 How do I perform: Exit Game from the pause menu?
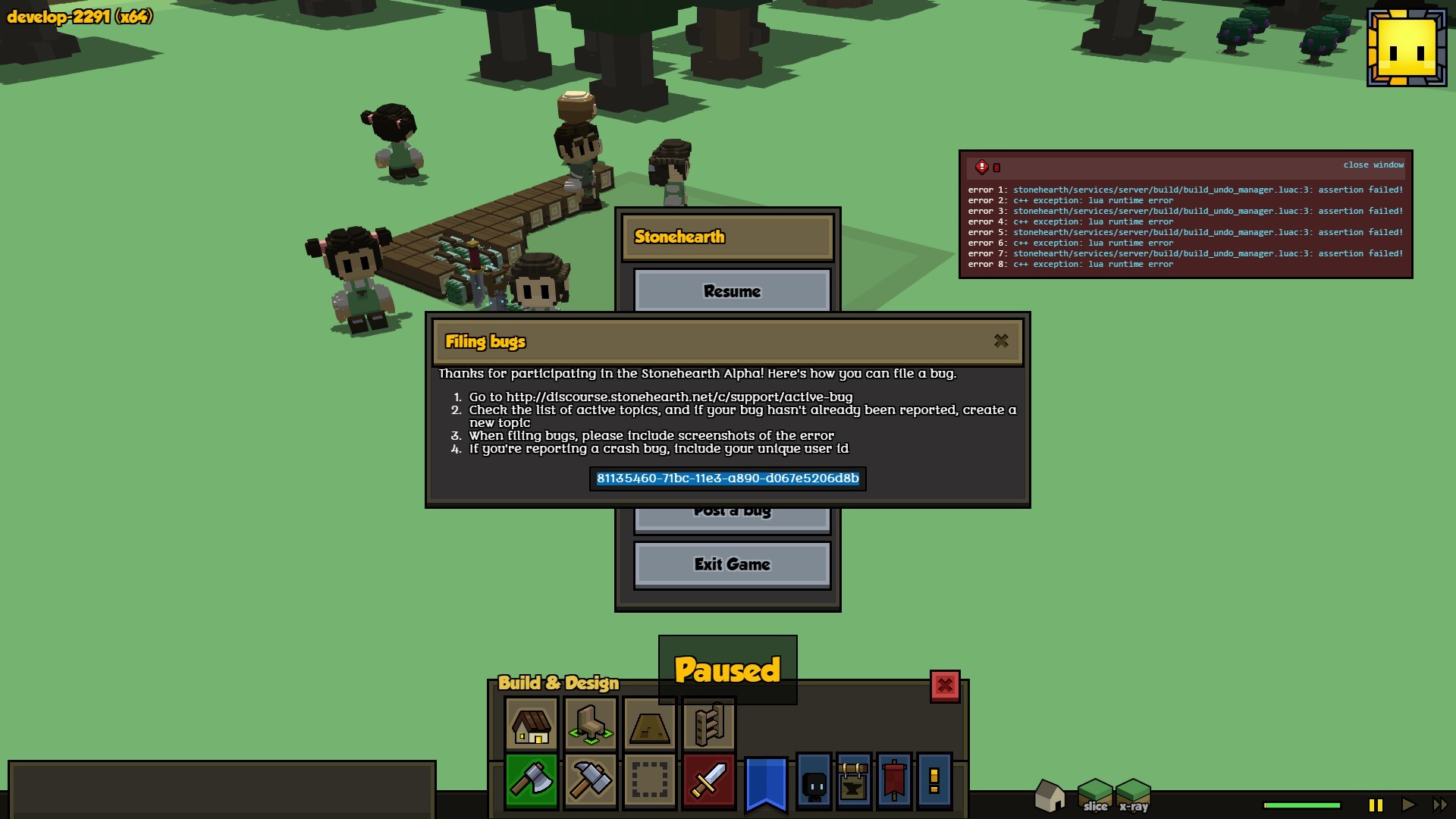(732, 564)
